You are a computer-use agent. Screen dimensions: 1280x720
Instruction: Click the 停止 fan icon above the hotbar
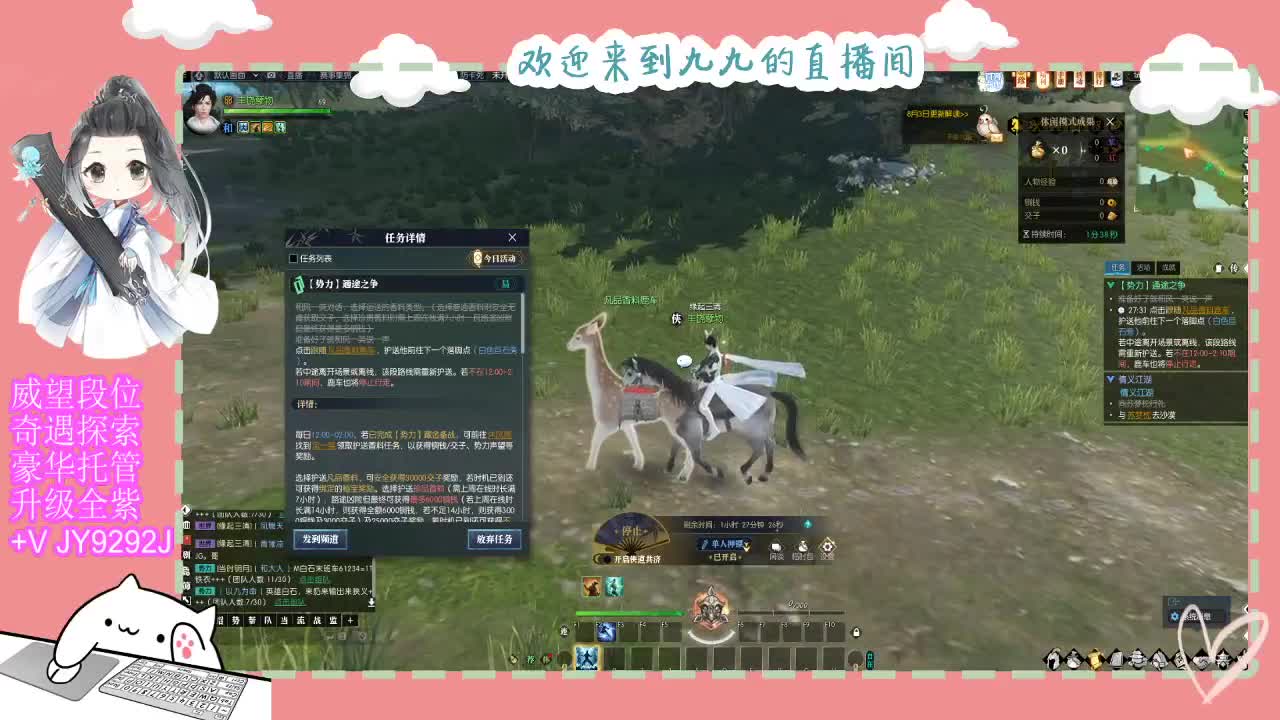[630, 530]
